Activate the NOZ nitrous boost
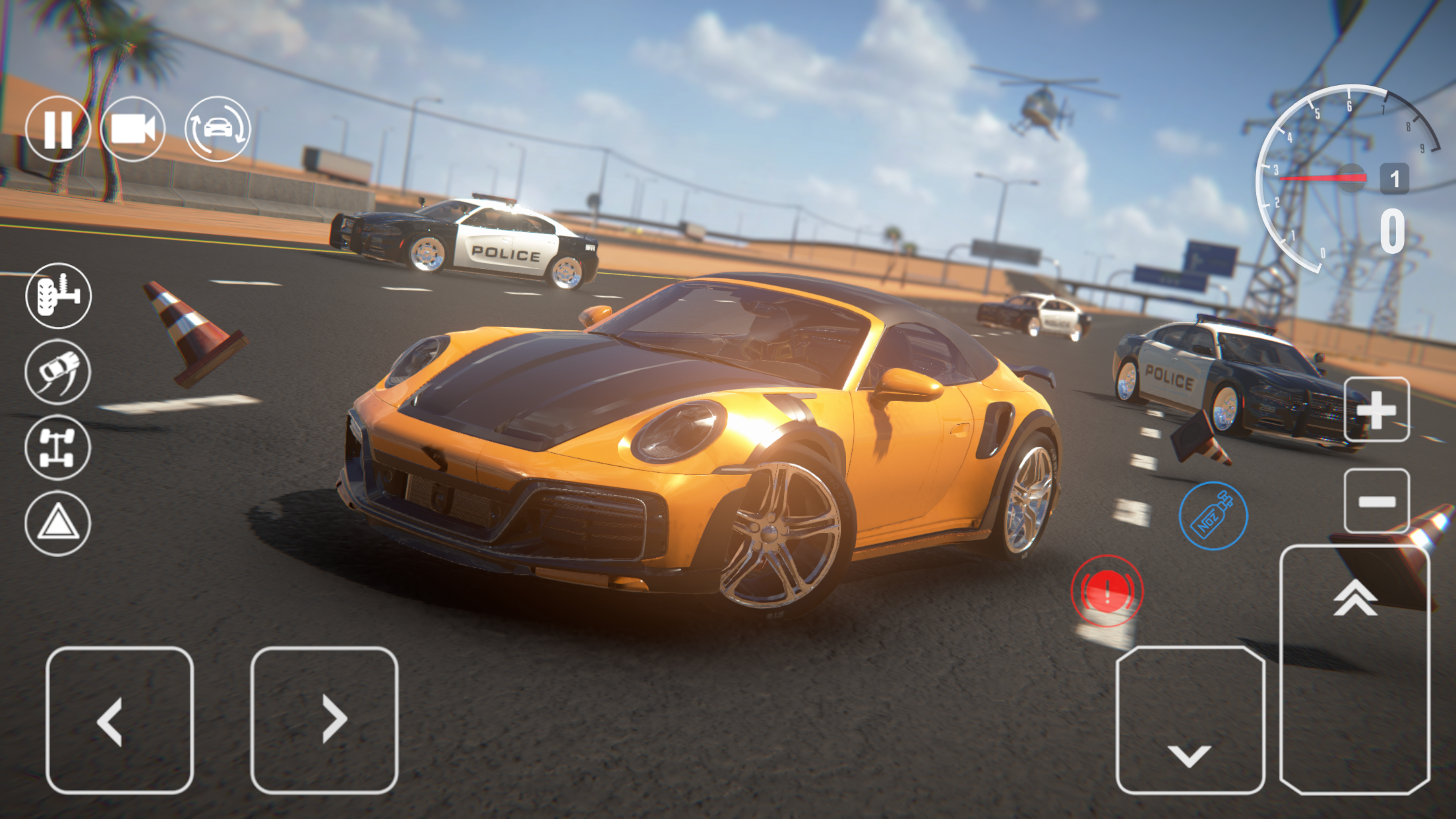The height and width of the screenshot is (819, 1456). (1213, 516)
